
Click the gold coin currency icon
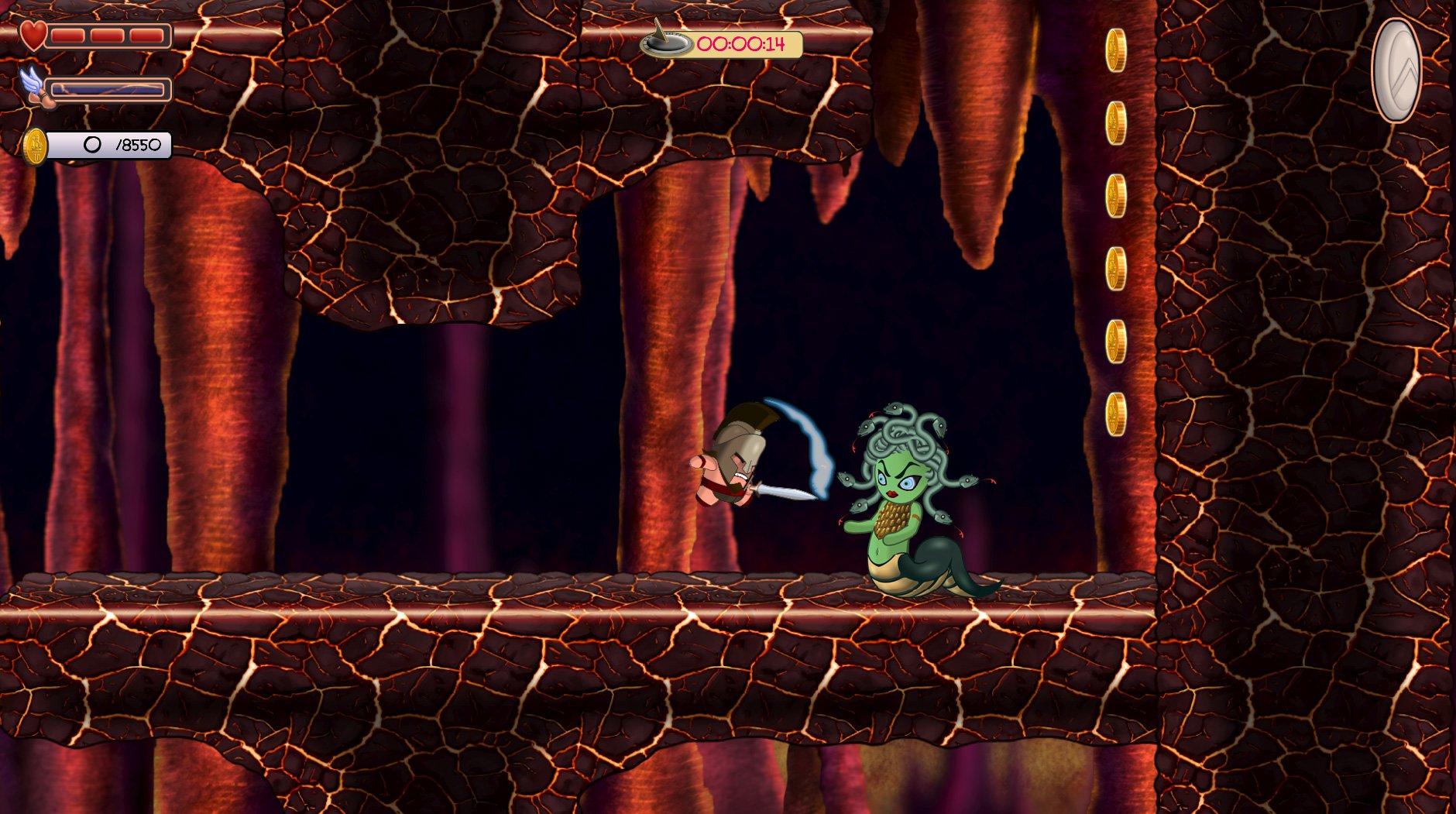[x=34, y=143]
